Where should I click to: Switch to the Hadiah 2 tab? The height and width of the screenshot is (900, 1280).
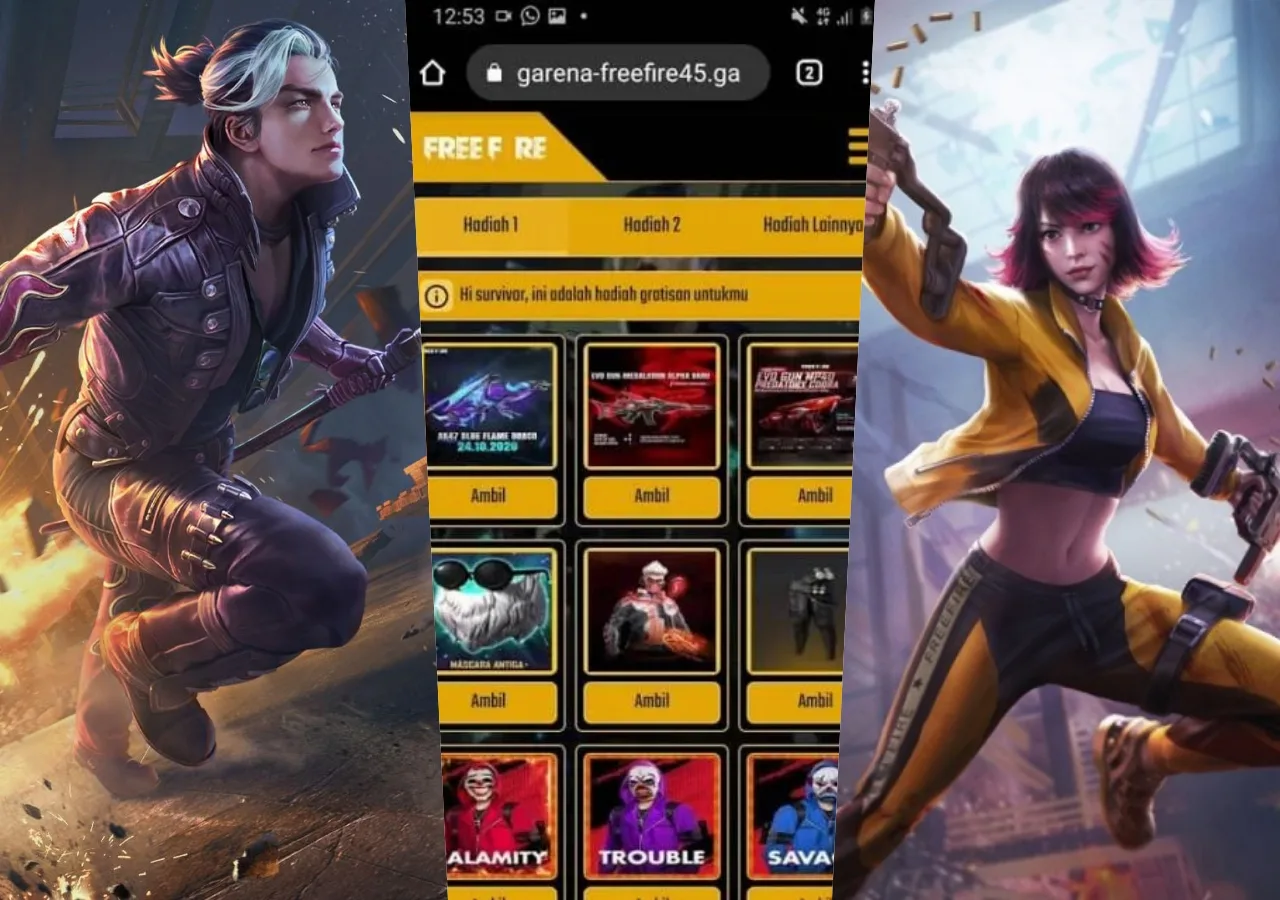[x=651, y=225]
